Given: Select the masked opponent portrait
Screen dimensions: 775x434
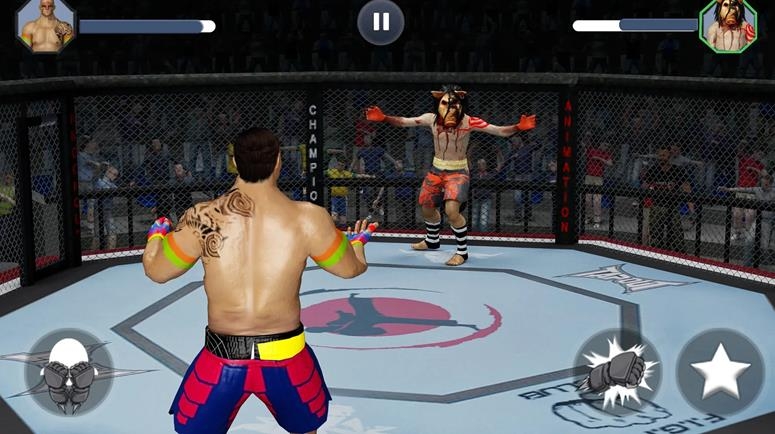Looking at the screenshot, I should [x=727, y=25].
